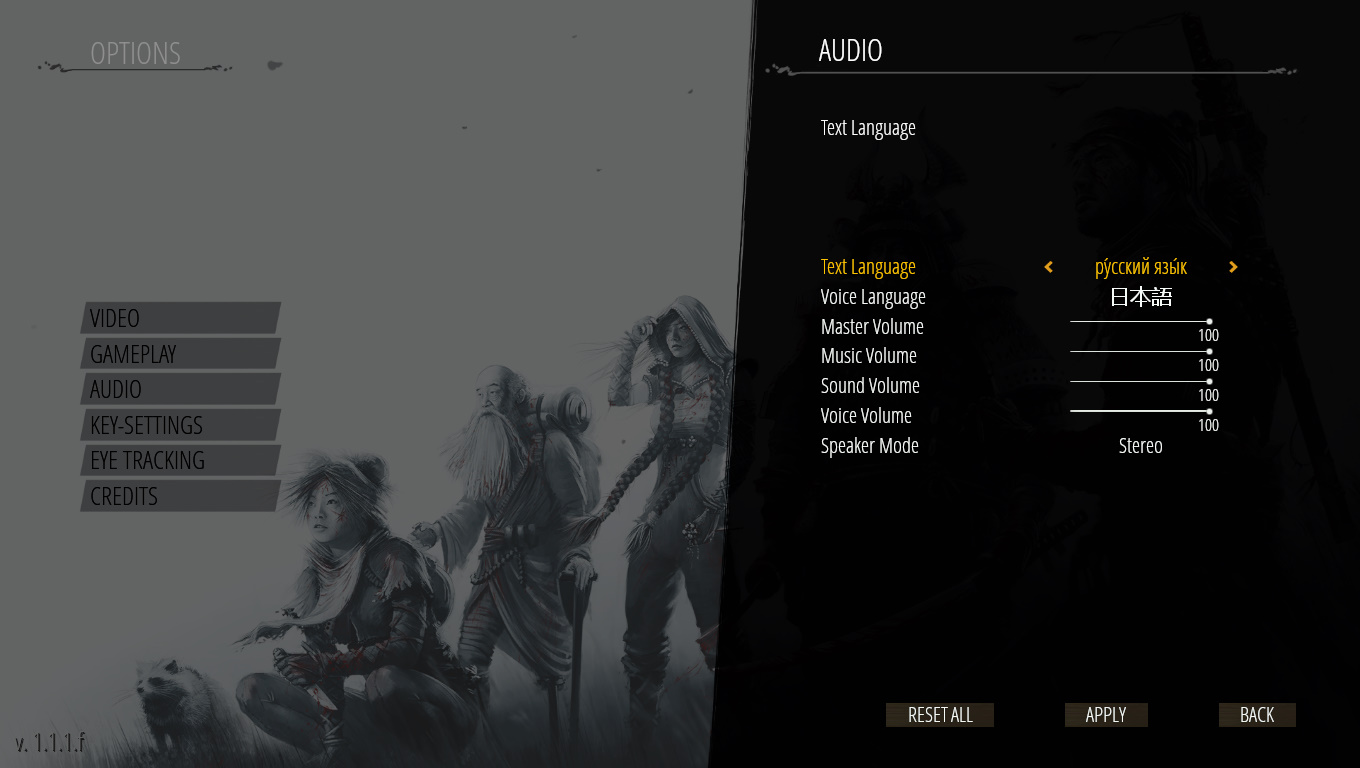Open the Key-Settings section
1360x768 pixels.
(178, 425)
